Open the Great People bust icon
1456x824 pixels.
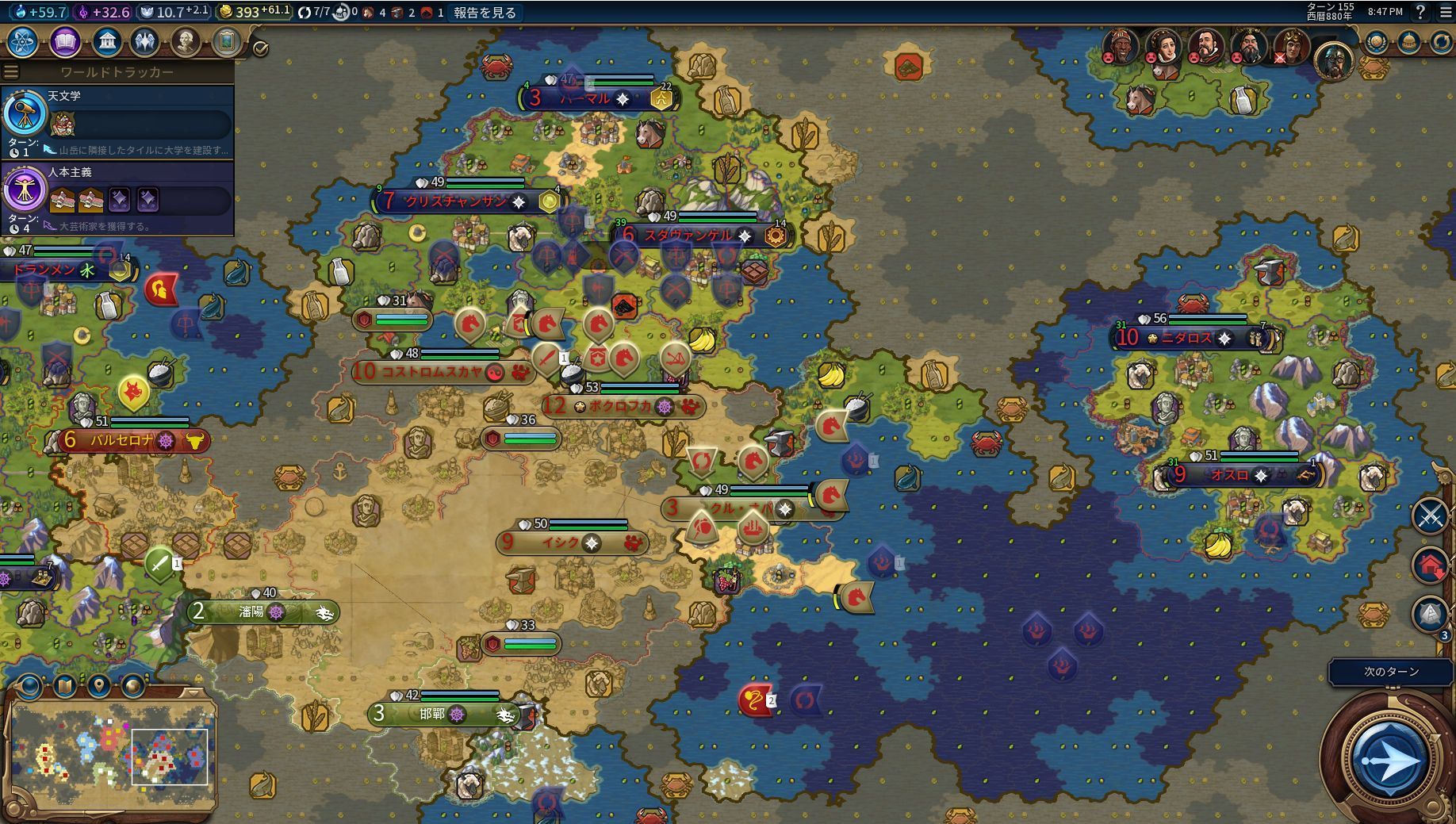pyautogui.click(x=186, y=42)
